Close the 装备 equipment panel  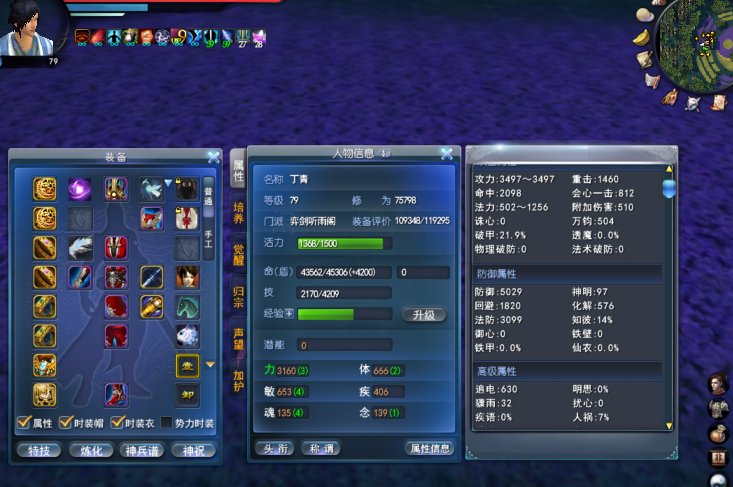pos(213,157)
